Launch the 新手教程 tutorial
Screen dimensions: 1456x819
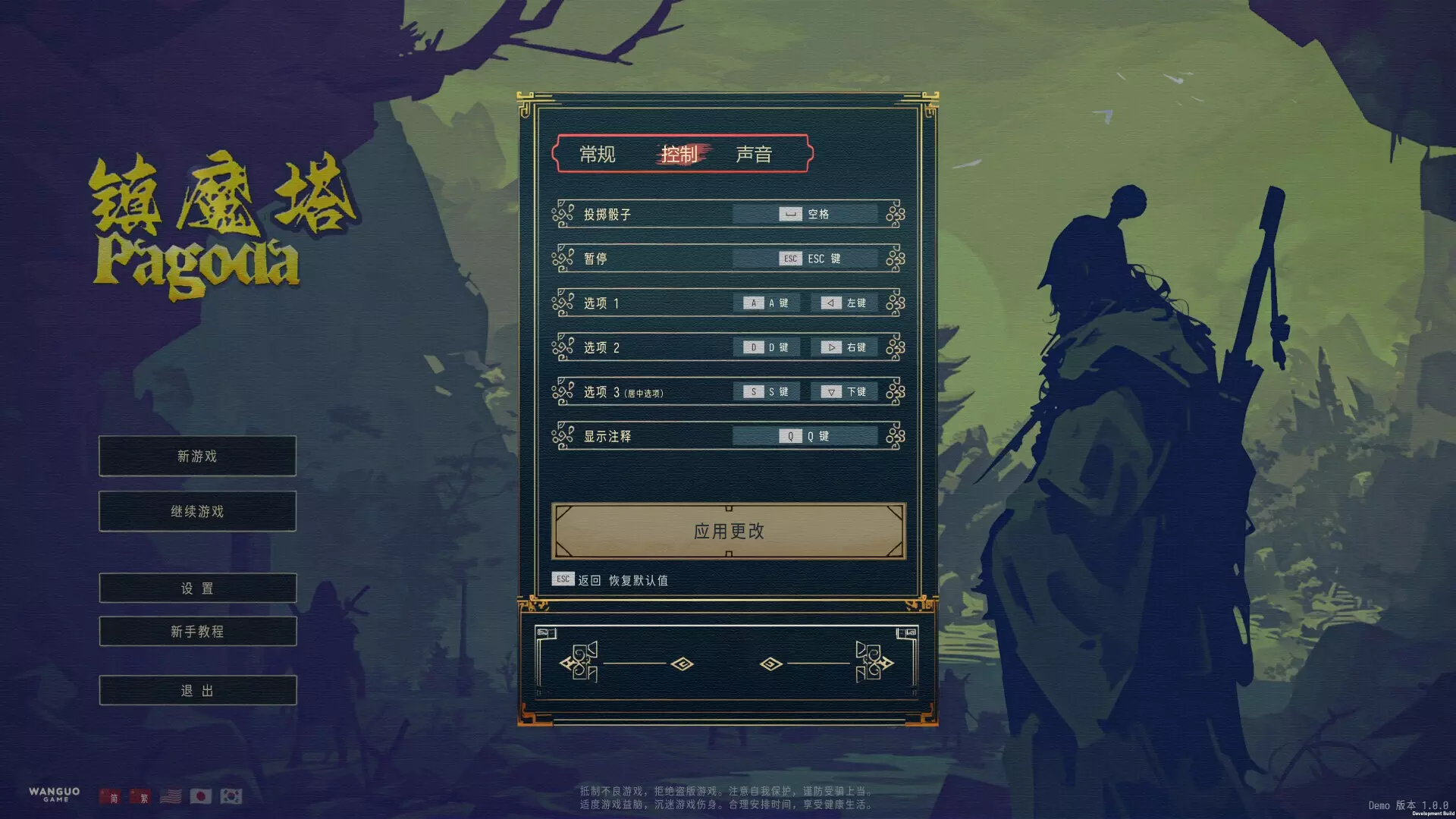196,631
